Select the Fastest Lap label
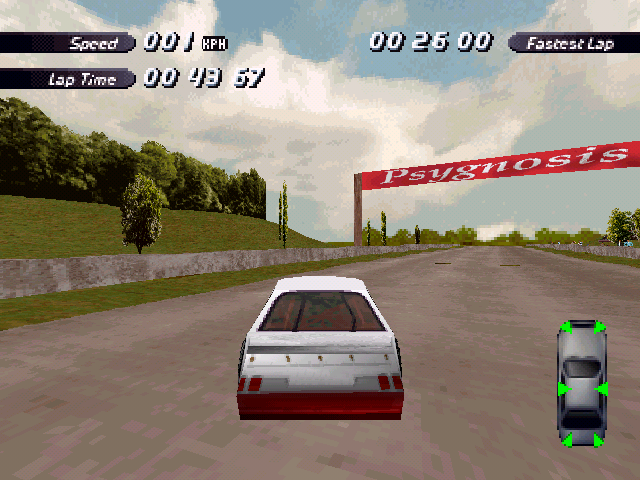Image resolution: width=640 pixels, height=480 pixels. click(571, 43)
